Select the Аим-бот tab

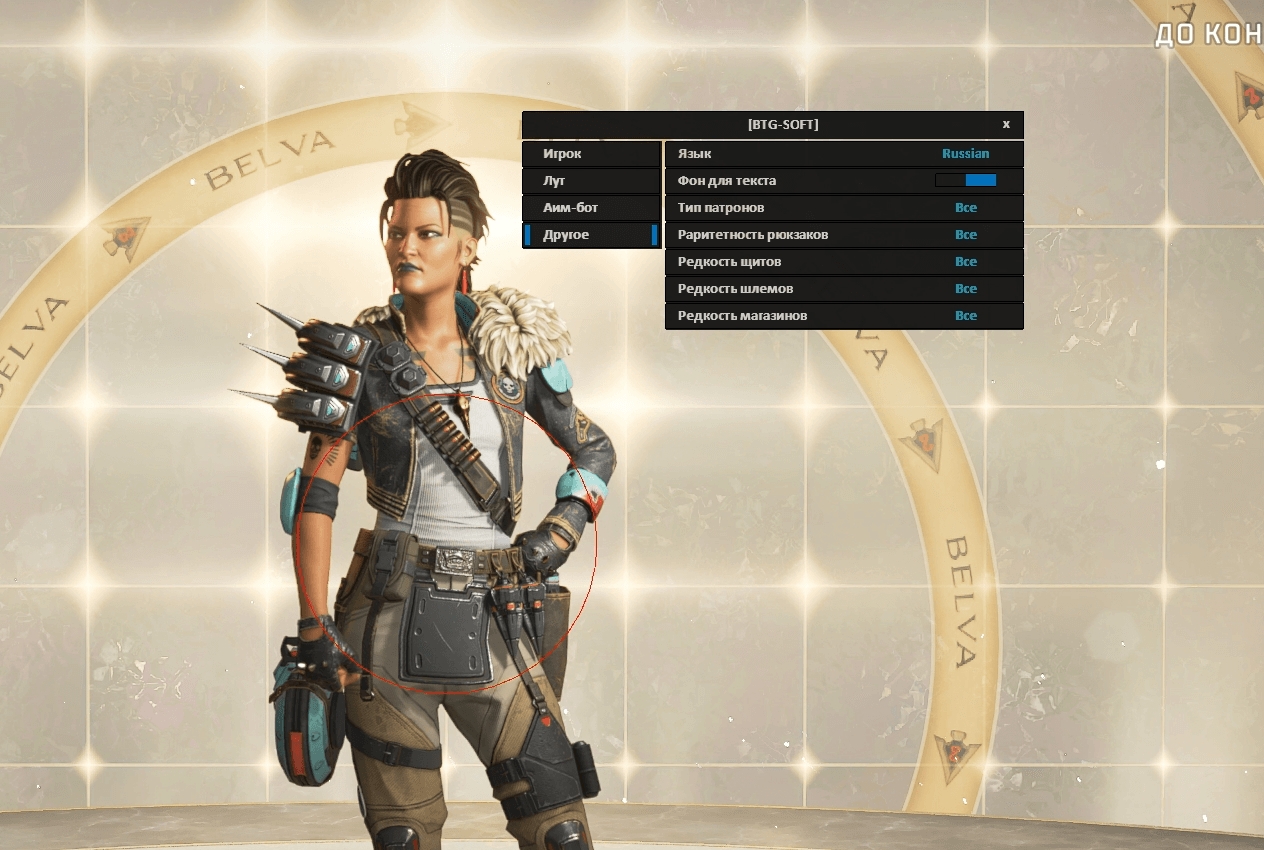[x=591, y=208]
